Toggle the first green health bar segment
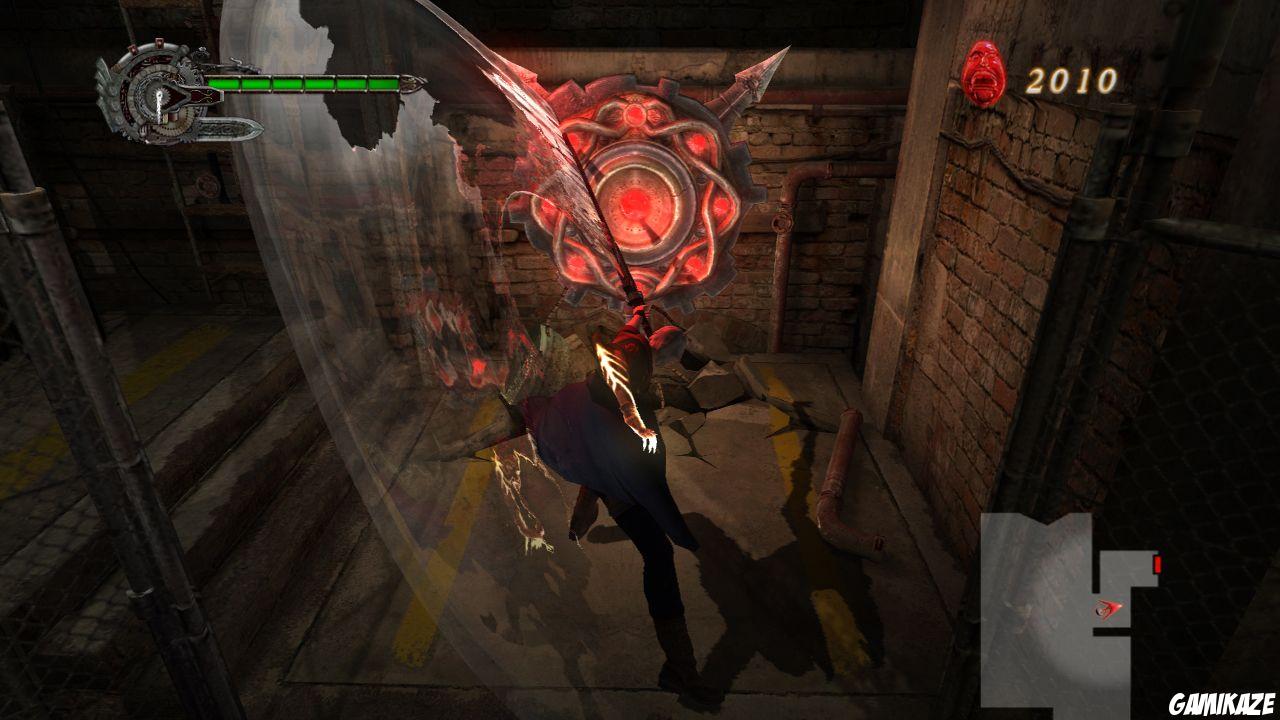 coord(224,82)
